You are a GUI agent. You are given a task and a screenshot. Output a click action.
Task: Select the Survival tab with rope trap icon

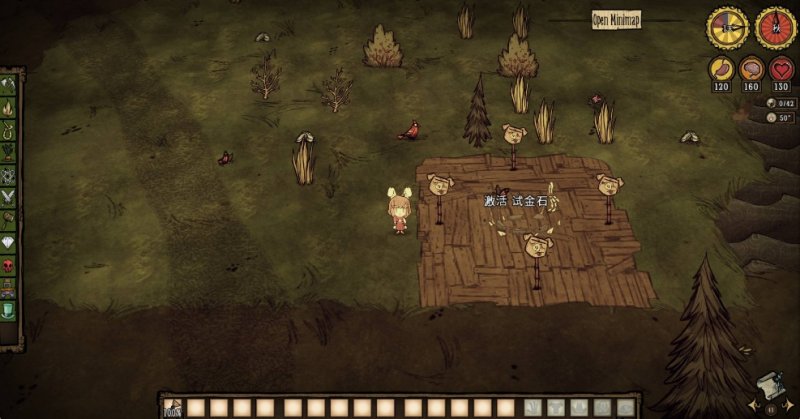click(x=9, y=129)
